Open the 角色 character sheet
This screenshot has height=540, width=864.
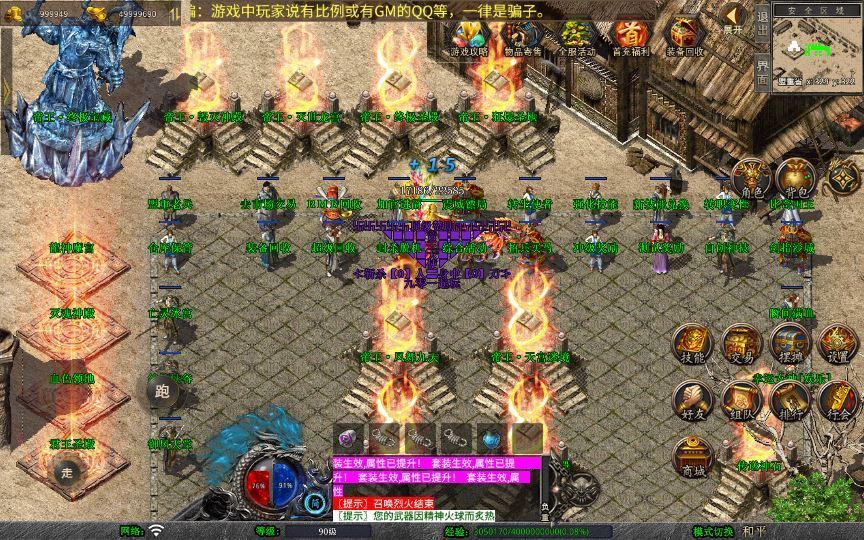point(751,177)
